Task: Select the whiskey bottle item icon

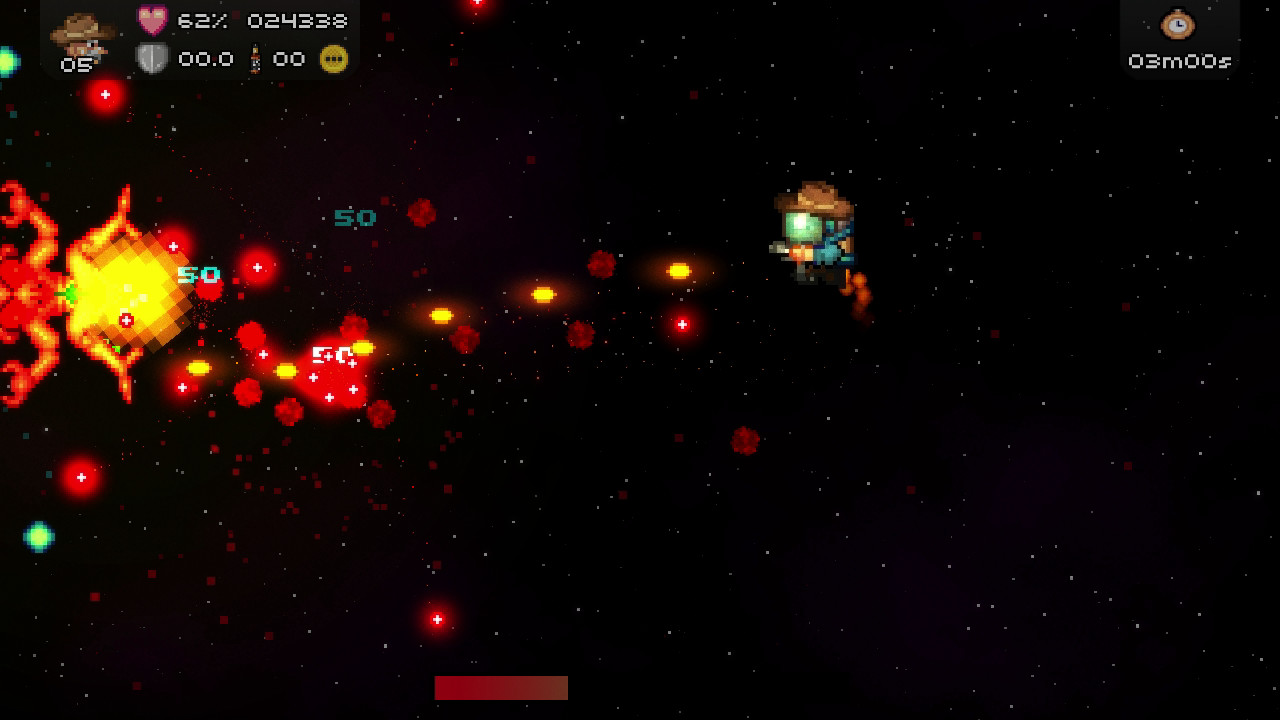Action: tap(255, 59)
